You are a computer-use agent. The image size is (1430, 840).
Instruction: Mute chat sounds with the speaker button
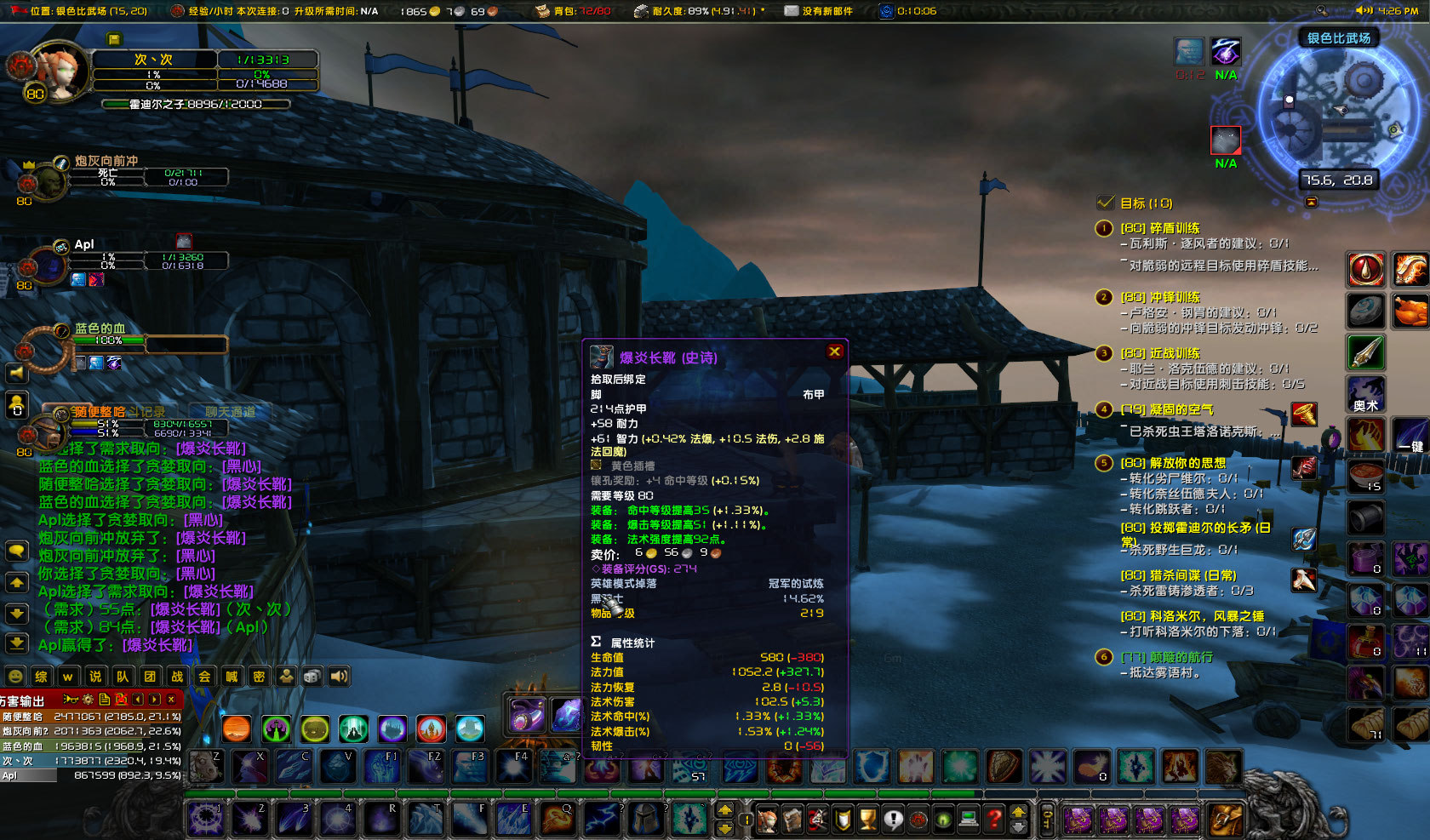point(339,676)
